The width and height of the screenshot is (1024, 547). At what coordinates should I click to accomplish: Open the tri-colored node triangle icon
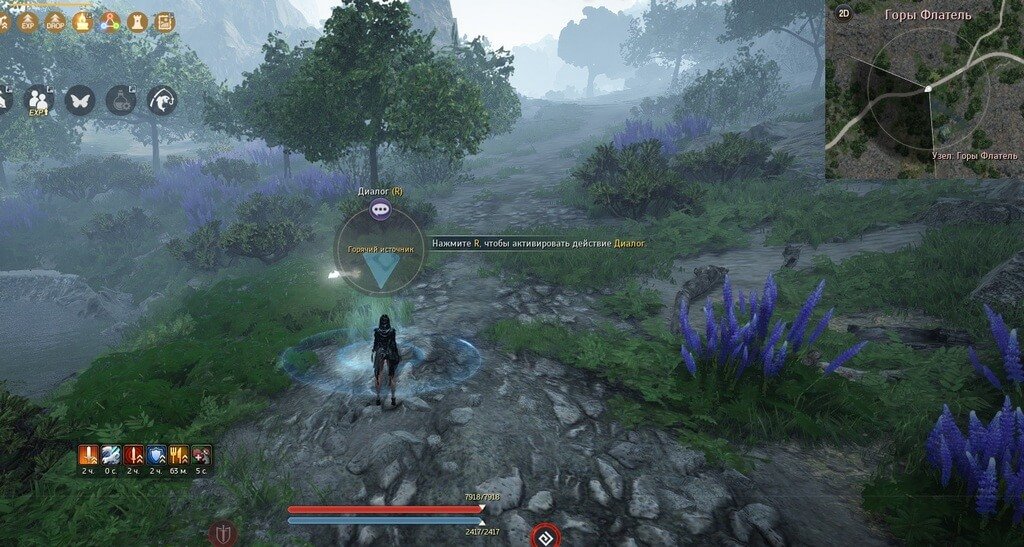click(x=110, y=22)
